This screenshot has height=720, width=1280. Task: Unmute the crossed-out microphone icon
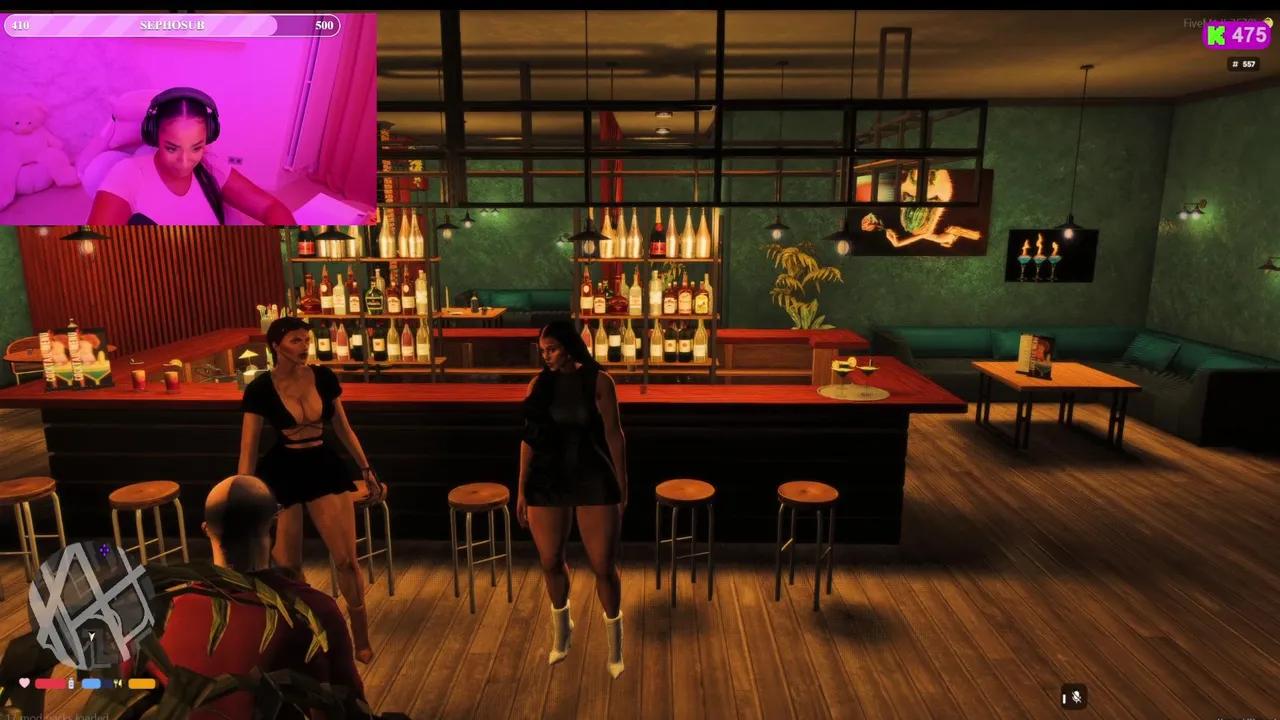pyautogui.click(x=1077, y=697)
